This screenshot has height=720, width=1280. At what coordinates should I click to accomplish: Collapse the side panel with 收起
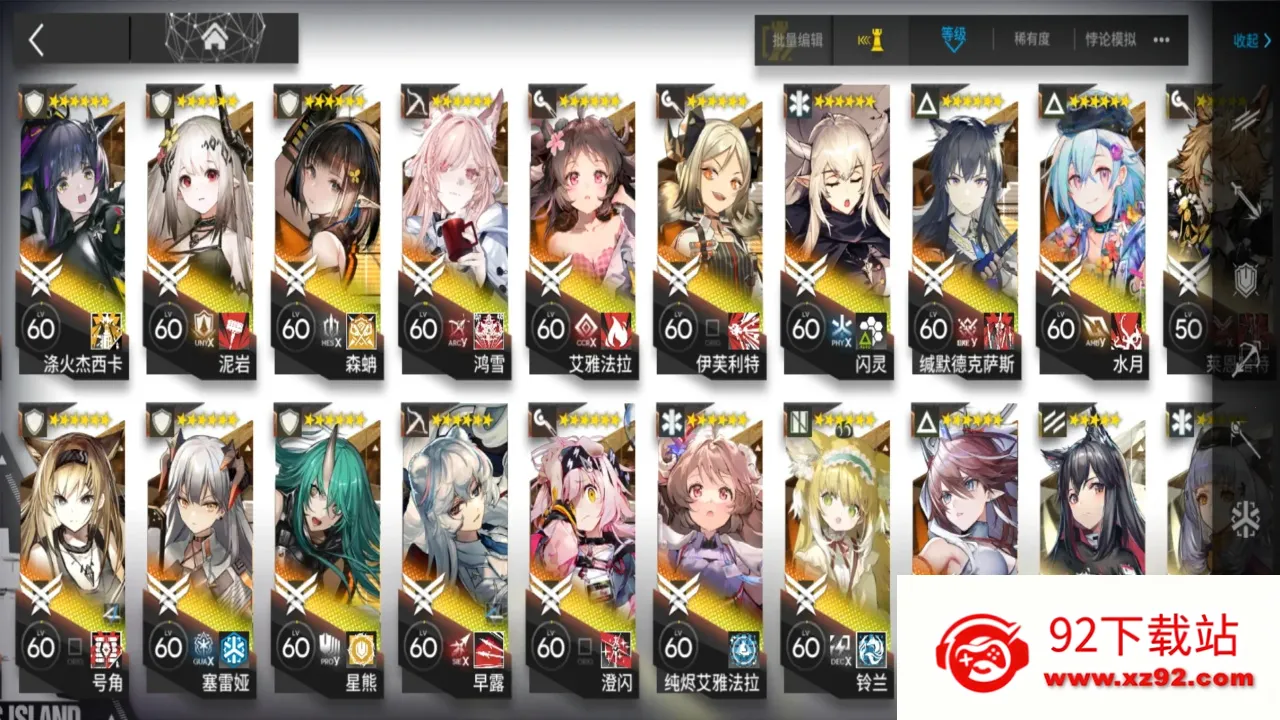click(x=1251, y=41)
